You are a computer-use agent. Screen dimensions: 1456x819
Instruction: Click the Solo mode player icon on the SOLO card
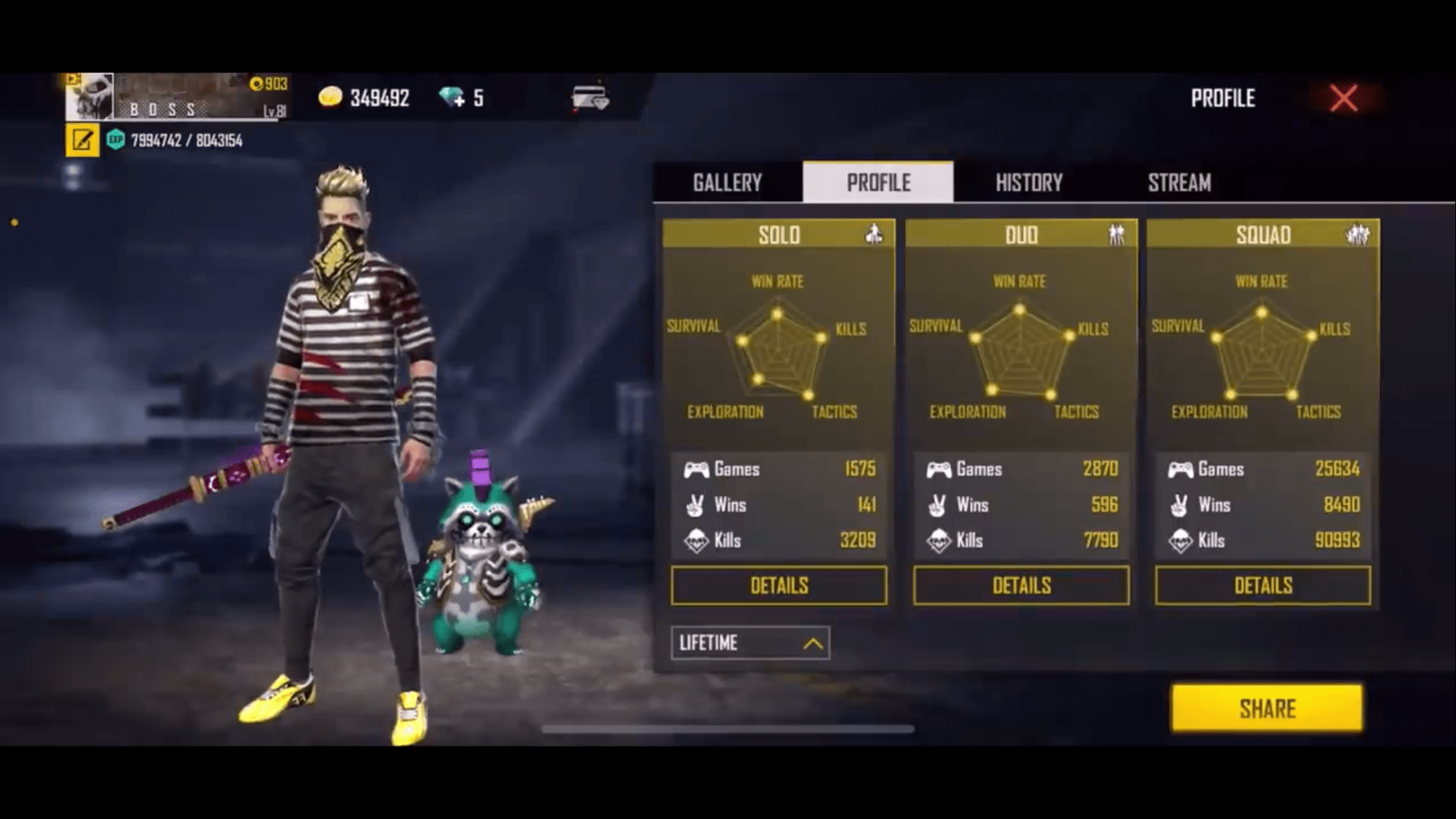coord(872,234)
